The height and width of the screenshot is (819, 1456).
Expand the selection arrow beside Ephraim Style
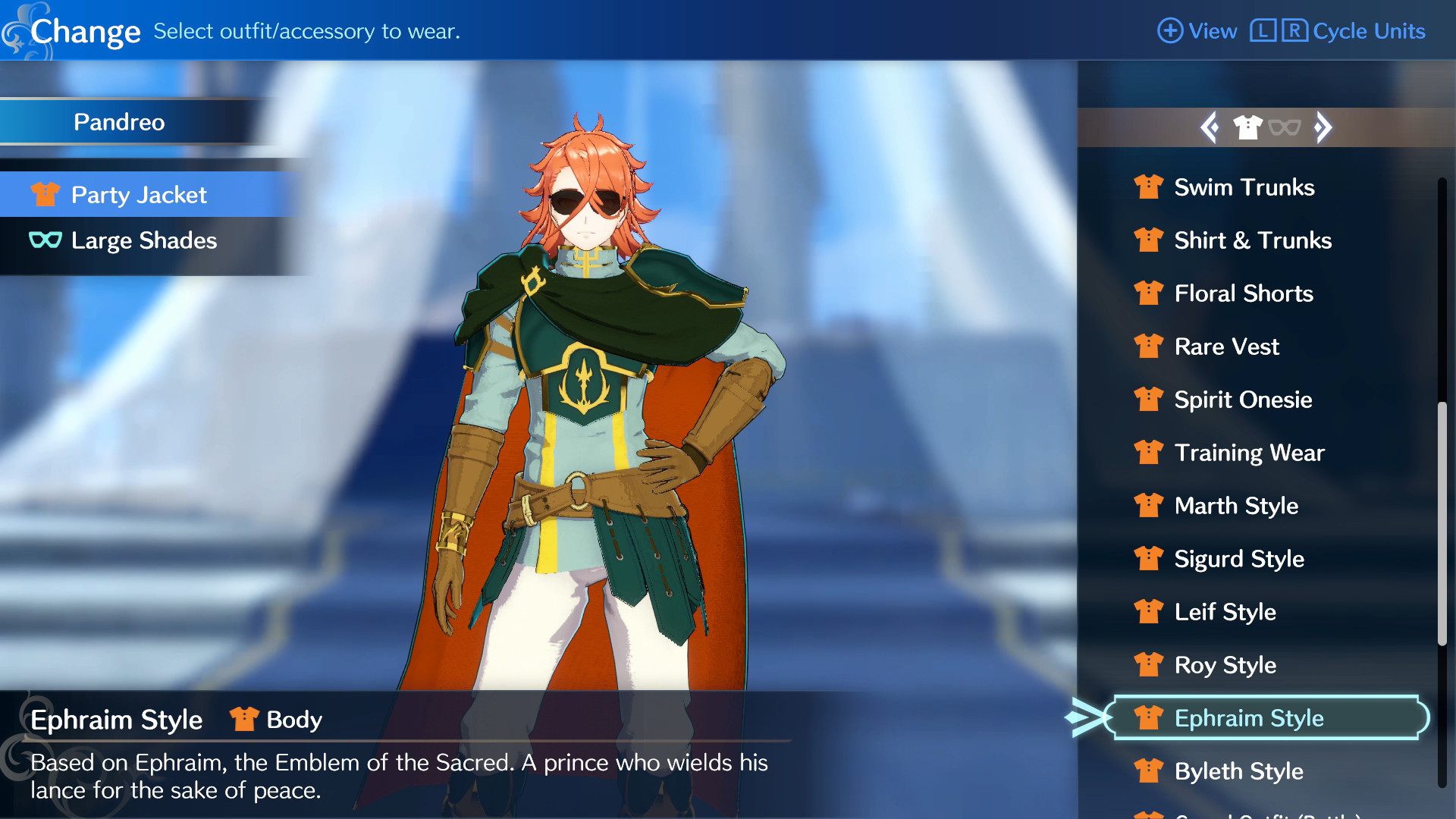pyautogui.click(x=1084, y=718)
